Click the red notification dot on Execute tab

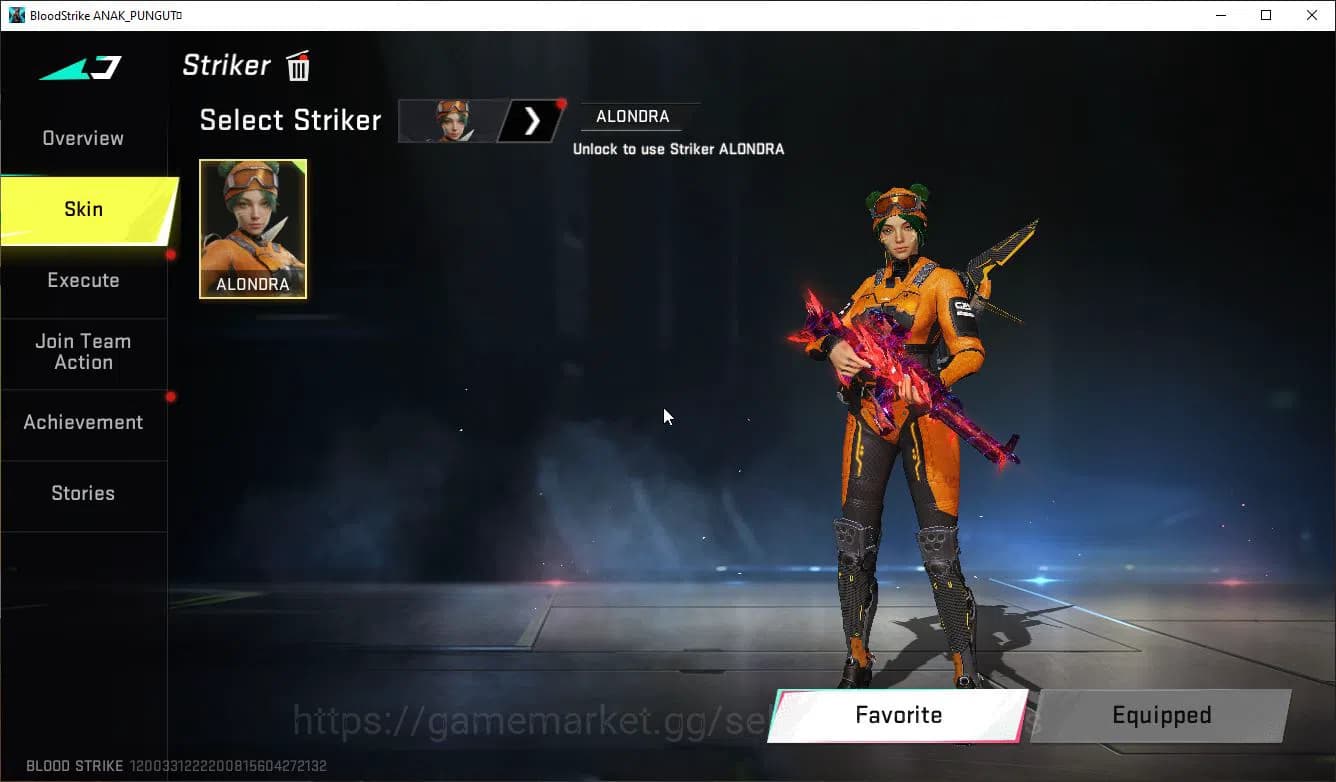[170, 256]
